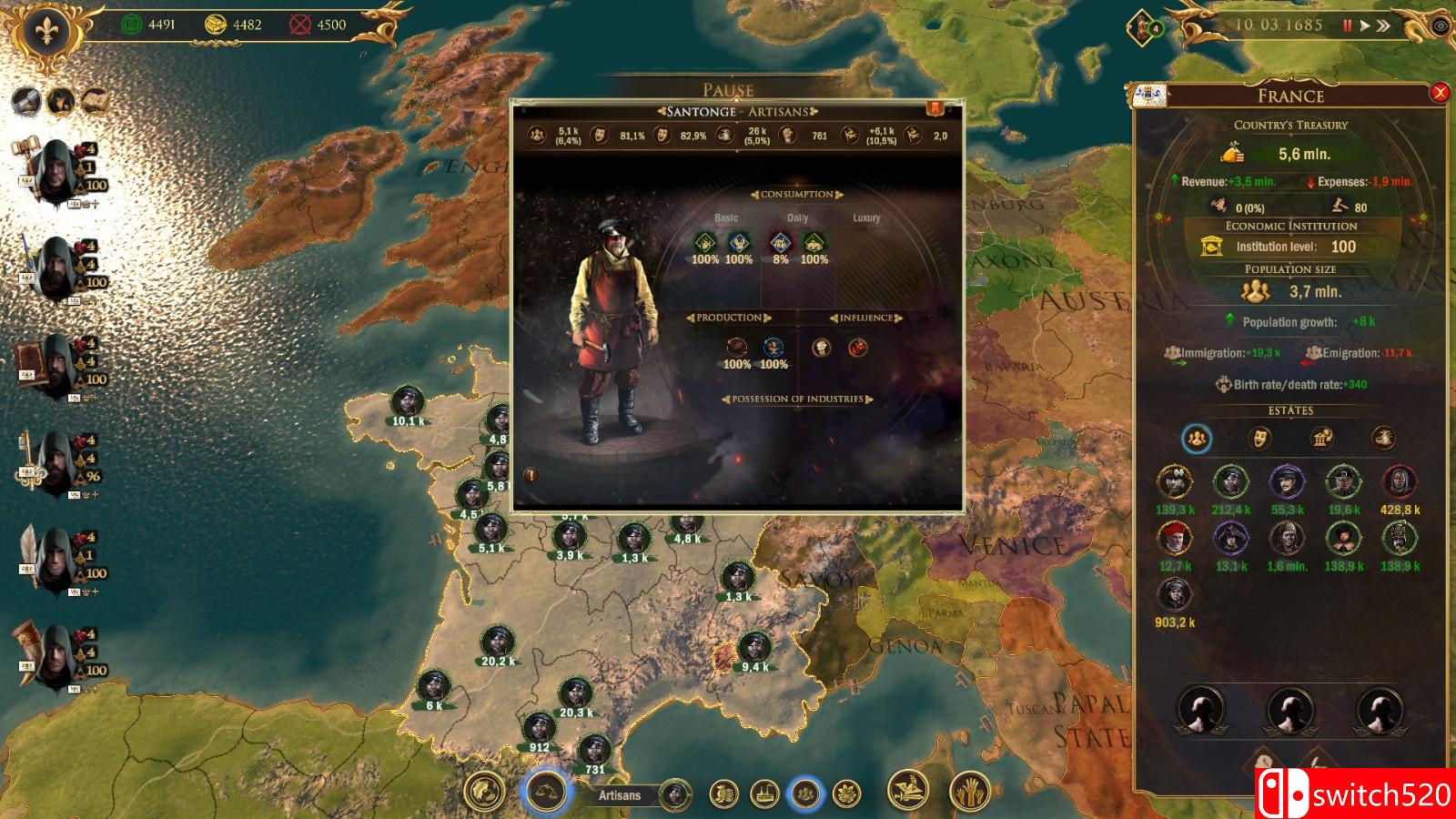
Task: Open the sword and laurel military button
Action: tap(907, 792)
